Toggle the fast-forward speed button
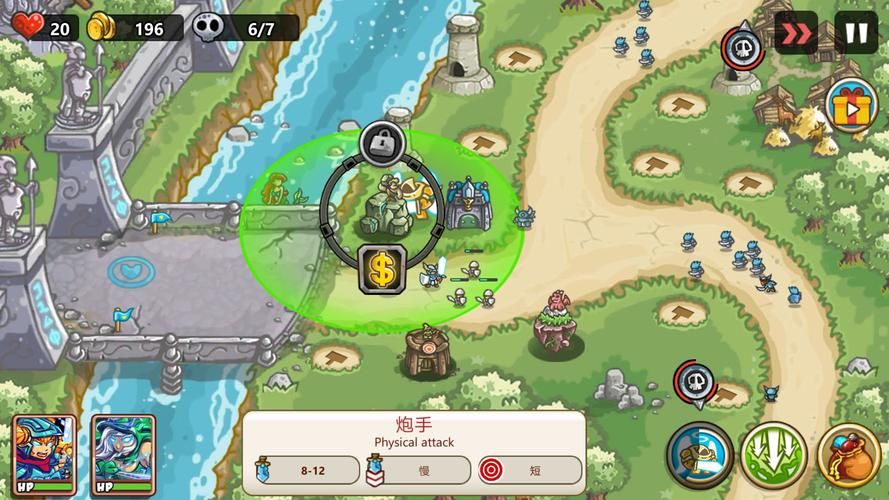Image resolution: width=889 pixels, height=500 pixels. coord(796,32)
